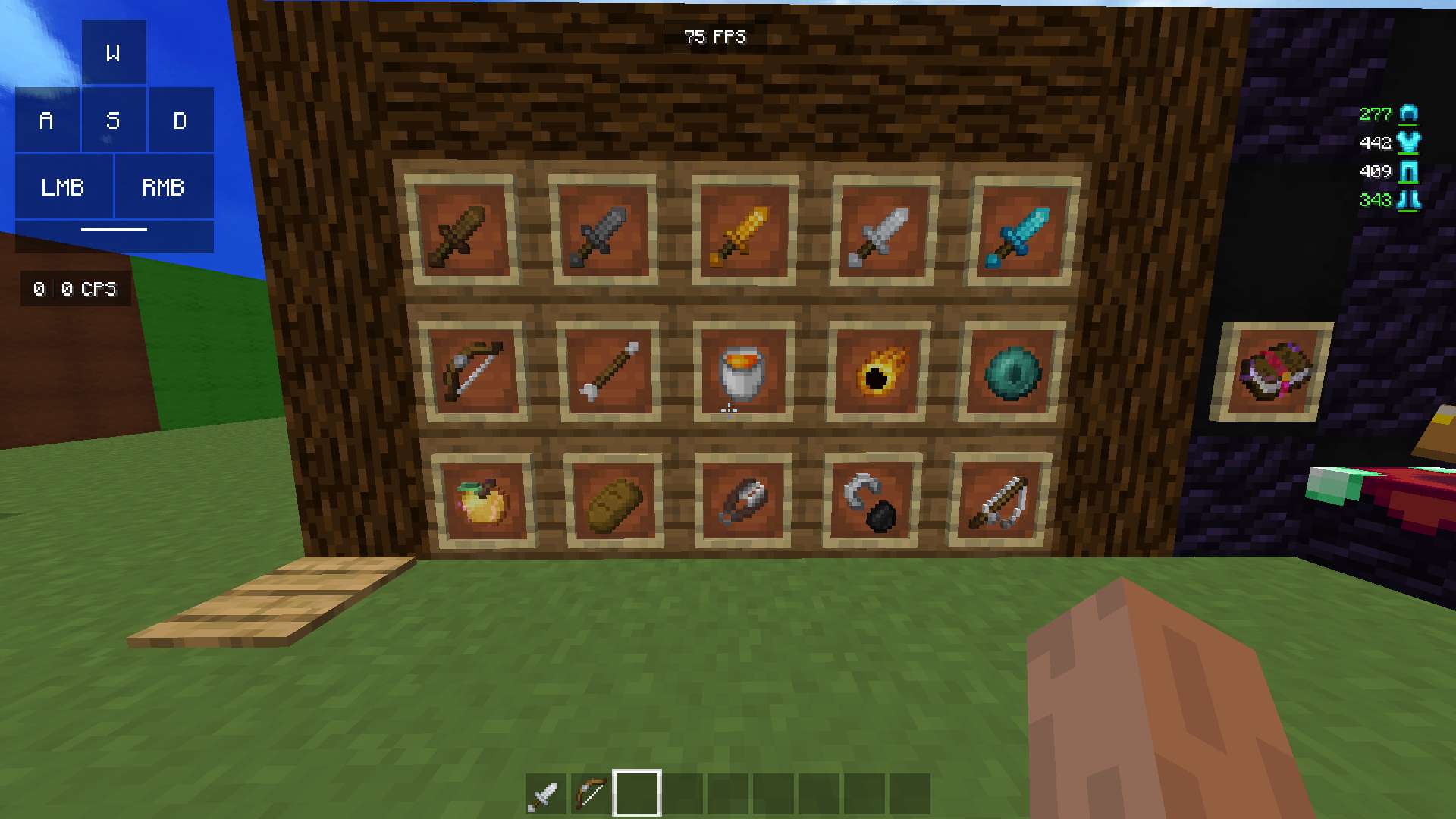Select the bow hotbar slot
This screenshot has width=1456, height=819.
(x=591, y=794)
